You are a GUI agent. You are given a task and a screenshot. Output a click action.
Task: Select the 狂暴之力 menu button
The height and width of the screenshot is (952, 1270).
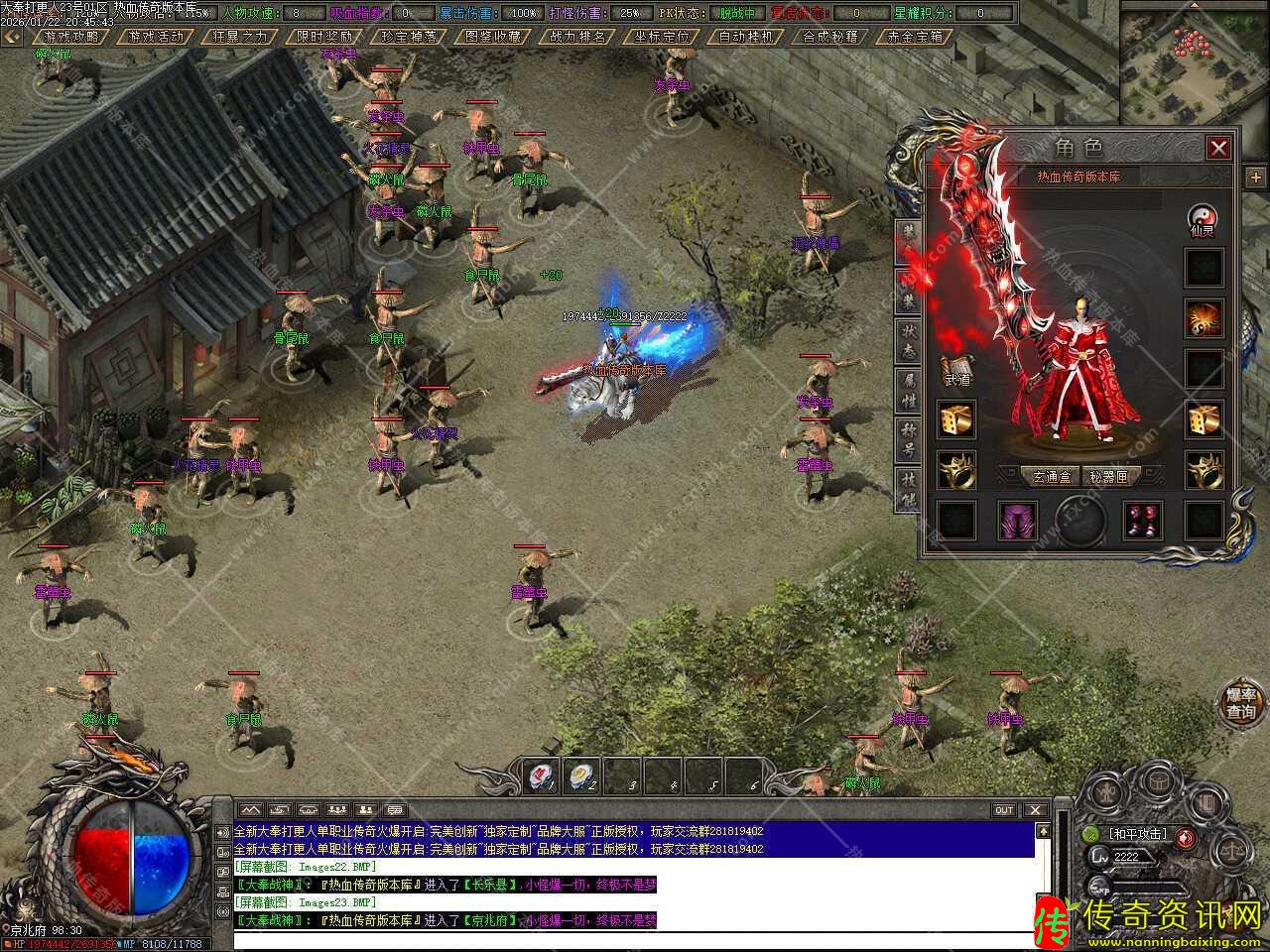point(239,37)
